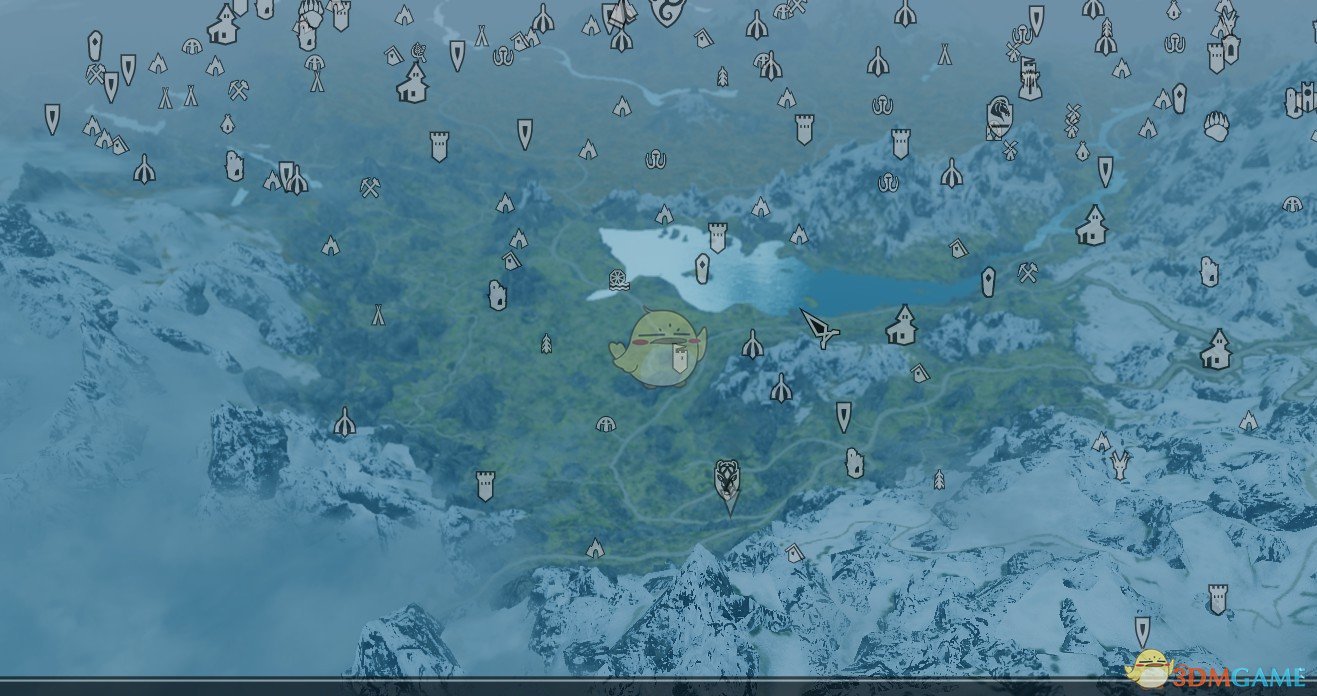Choose the fort marker over the yellow mascot
The width and height of the screenshot is (1317, 696).
tap(679, 361)
